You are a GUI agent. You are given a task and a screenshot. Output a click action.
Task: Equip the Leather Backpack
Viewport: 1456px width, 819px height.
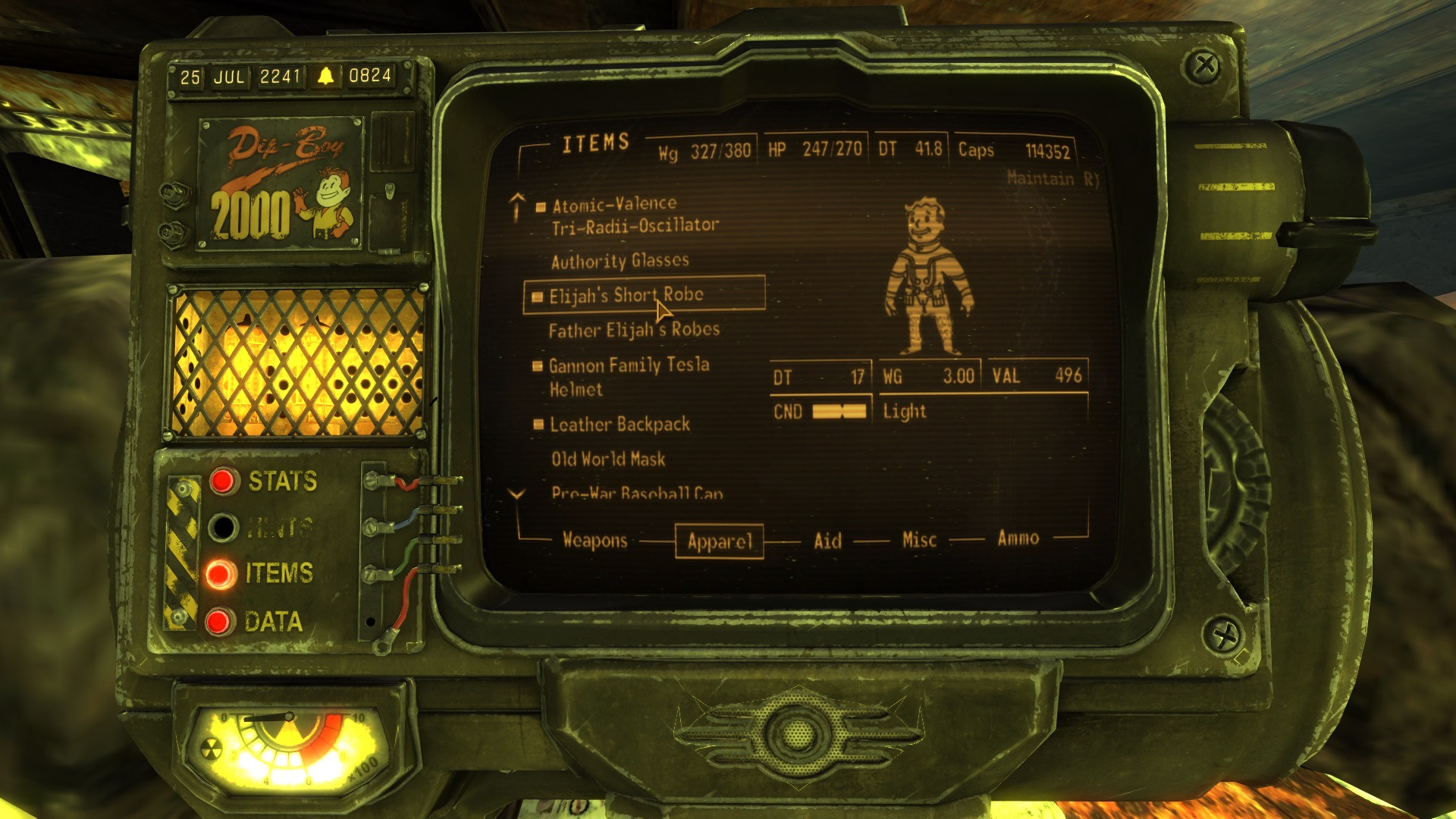tap(618, 425)
